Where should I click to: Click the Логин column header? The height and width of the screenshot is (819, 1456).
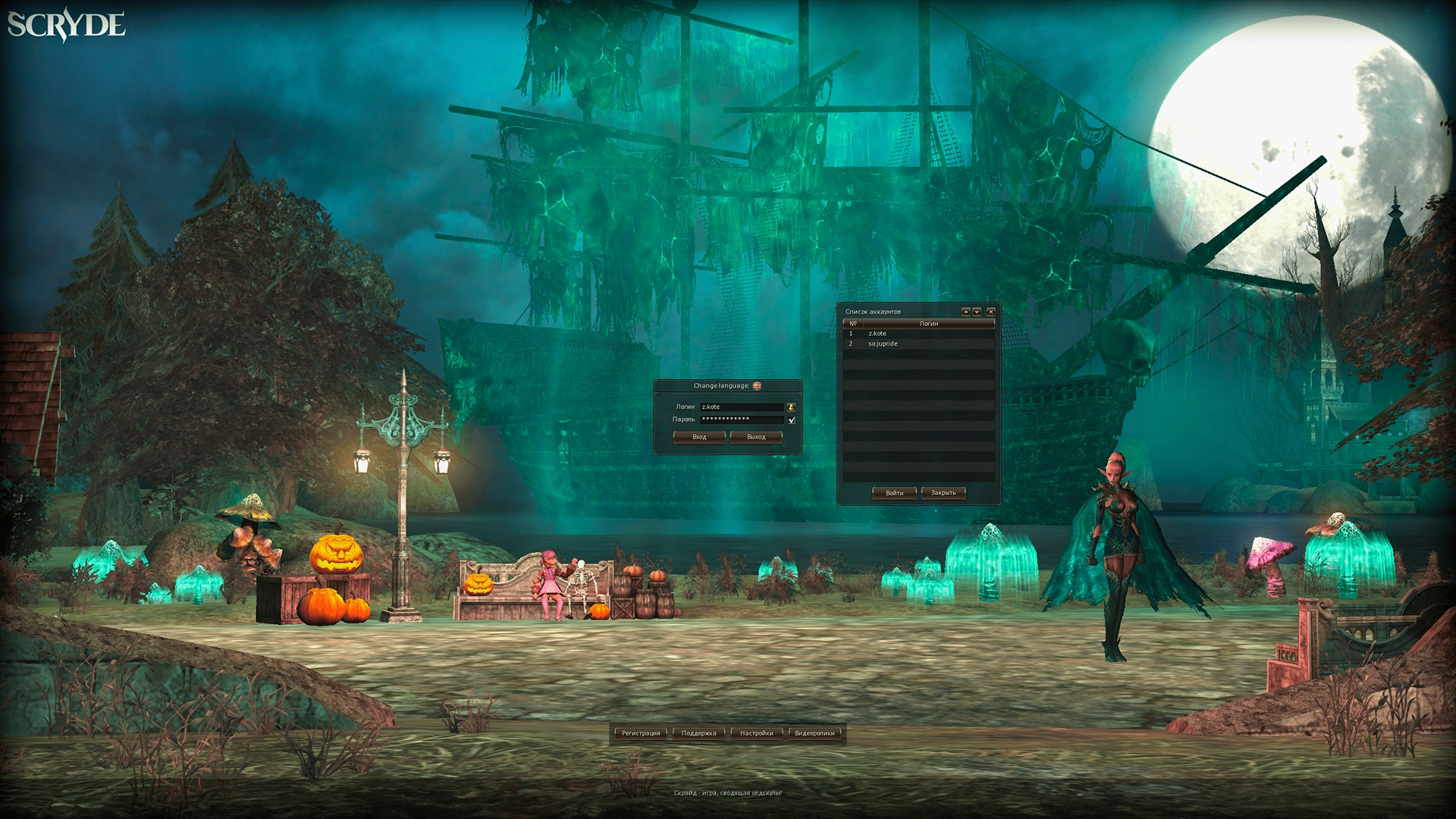coord(929,325)
